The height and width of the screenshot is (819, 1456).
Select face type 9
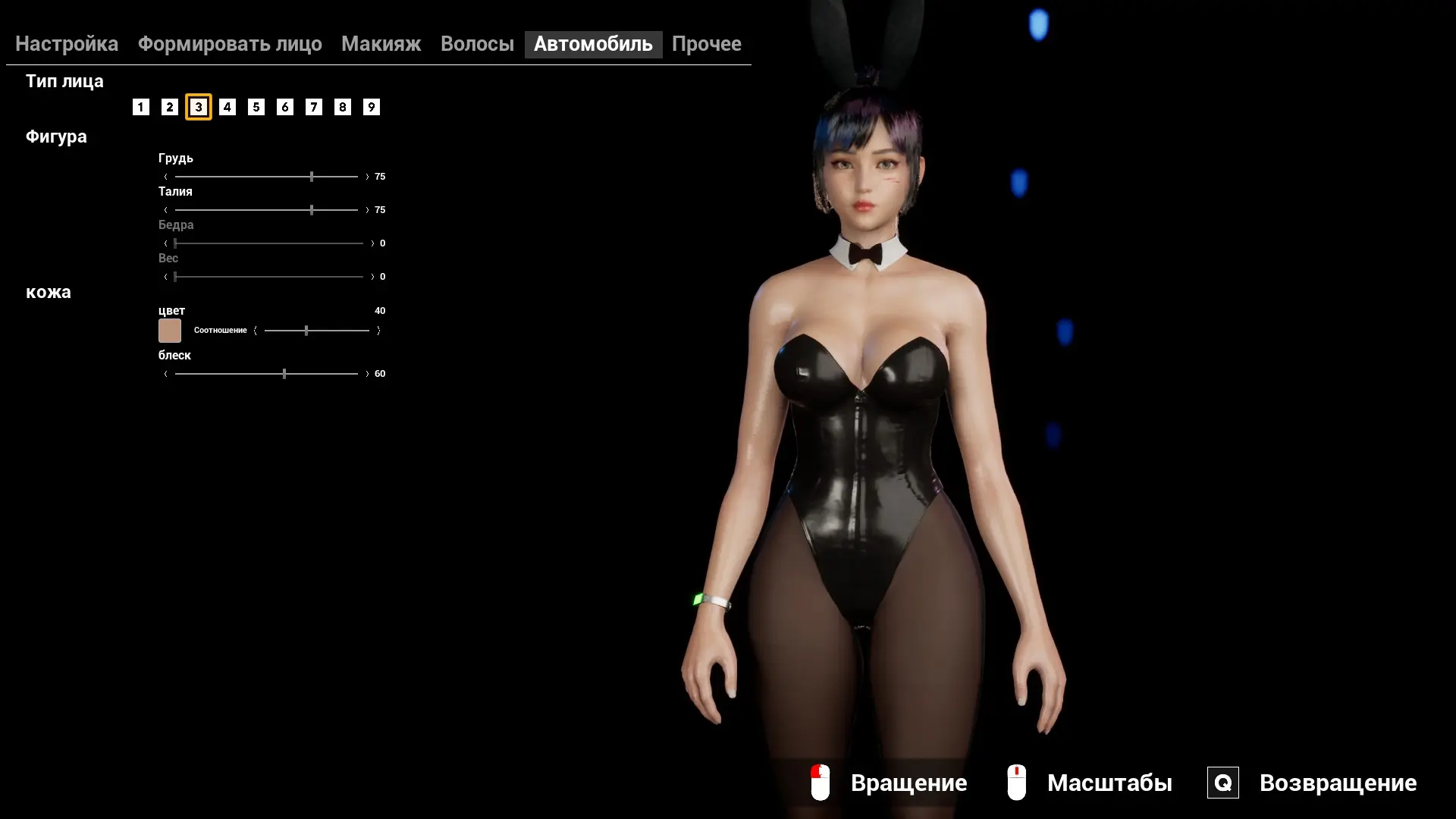click(372, 107)
